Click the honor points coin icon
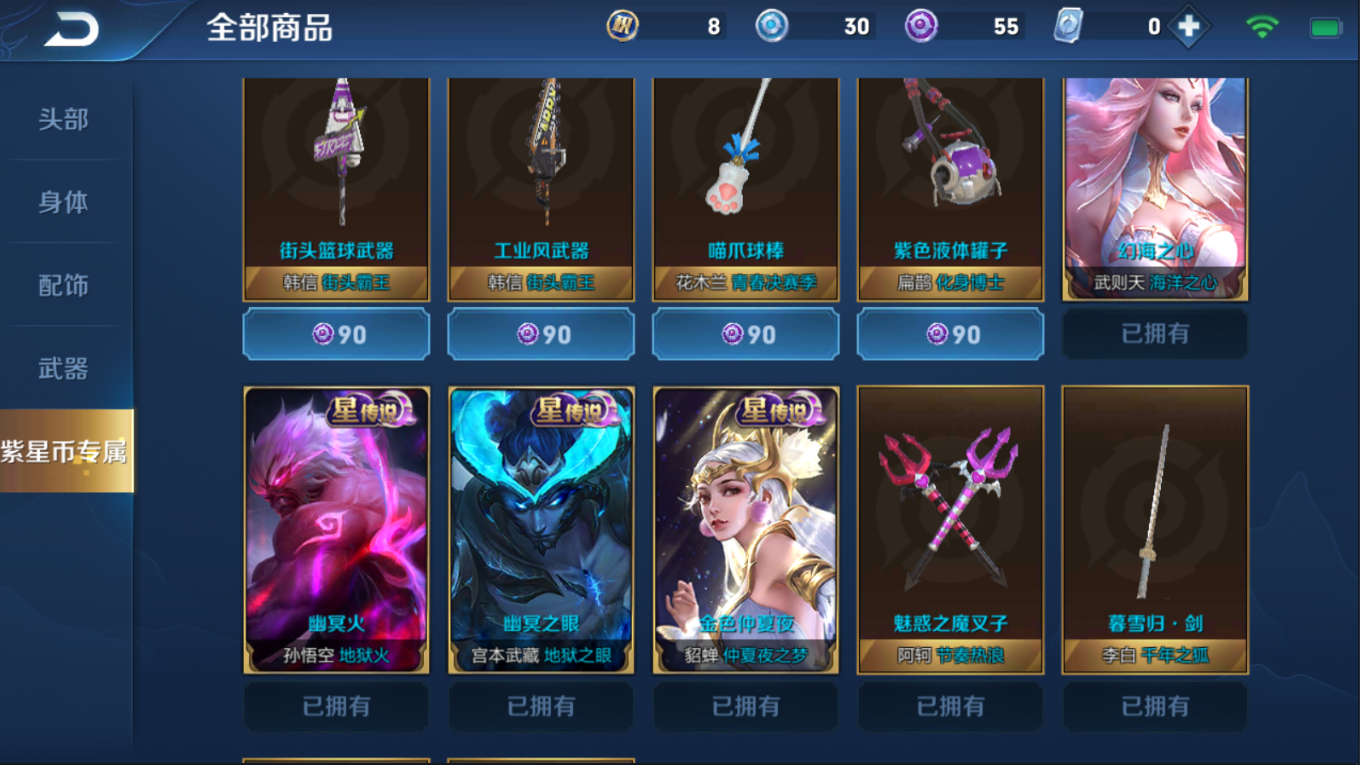 [x=622, y=26]
